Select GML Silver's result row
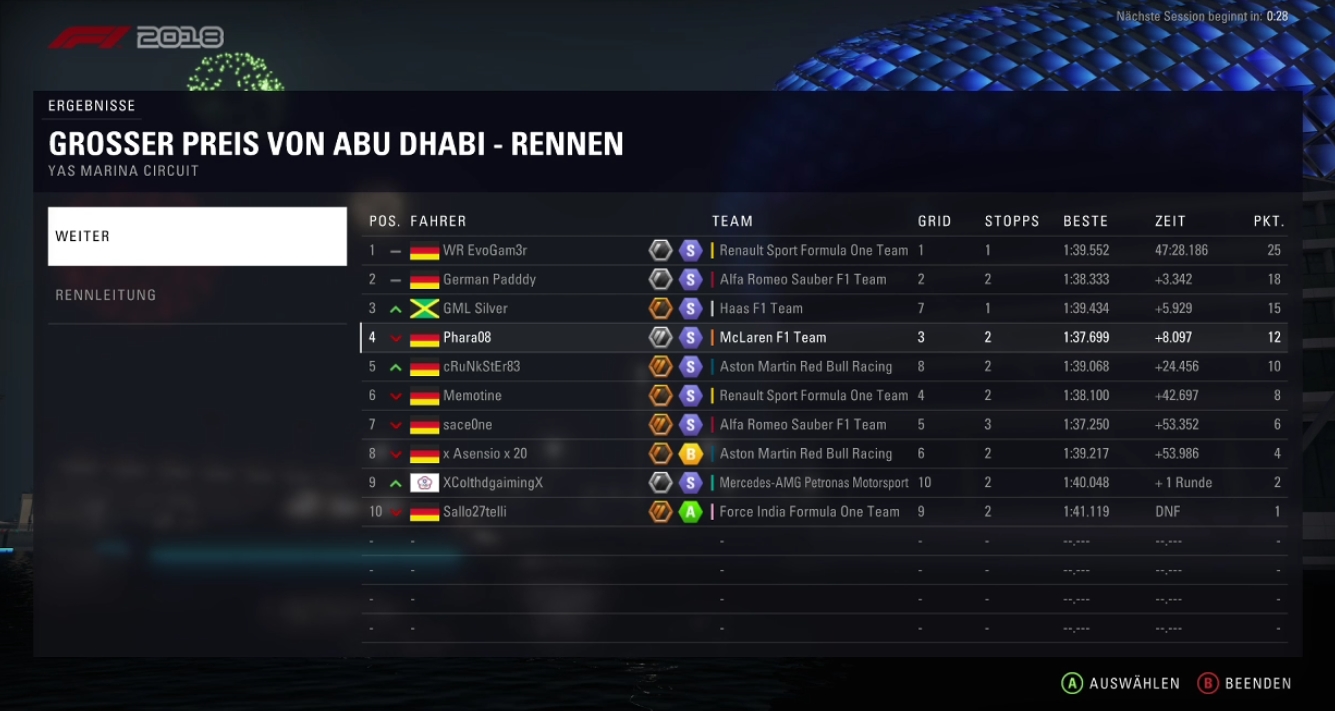Screen dimensions: 1335x711 [x=823, y=308]
